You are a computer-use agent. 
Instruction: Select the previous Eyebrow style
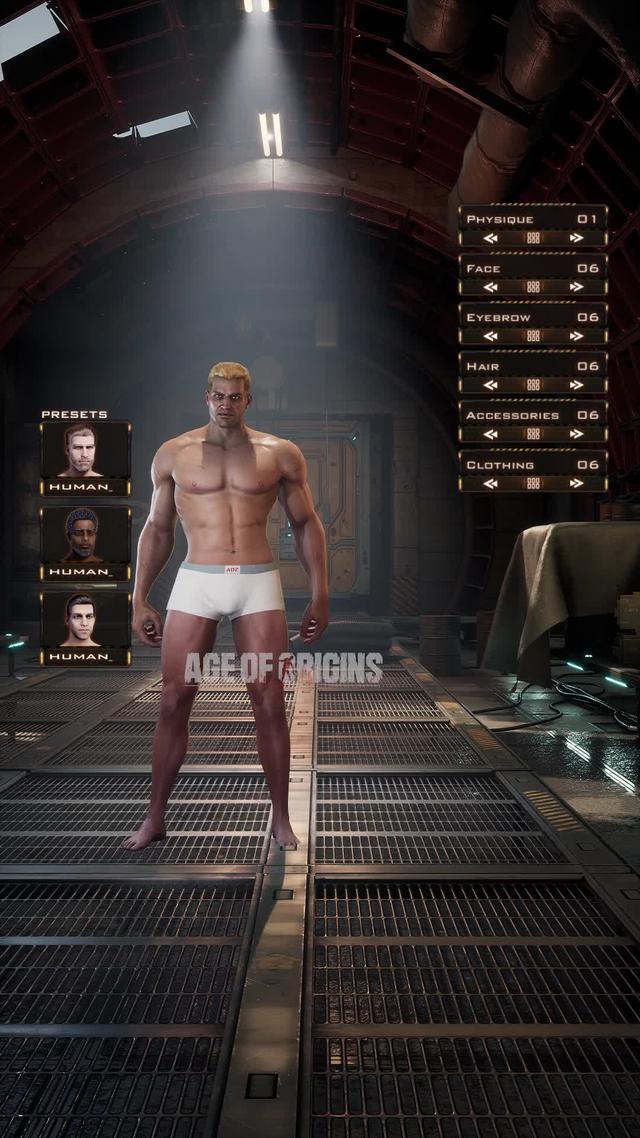[x=490, y=336]
